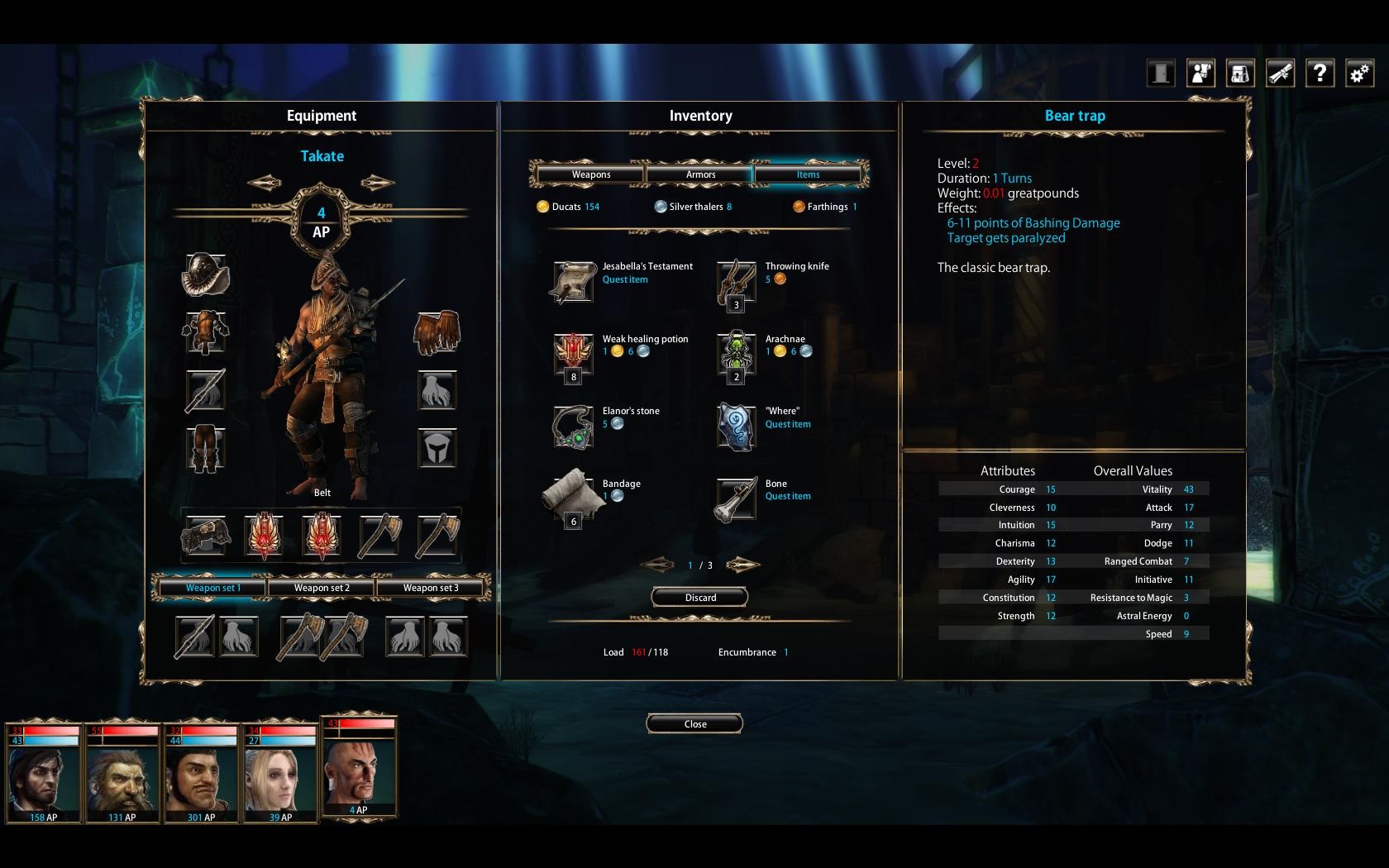The width and height of the screenshot is (1389, 868).
Task: Go to next inventory page
Action: (742, 565)
